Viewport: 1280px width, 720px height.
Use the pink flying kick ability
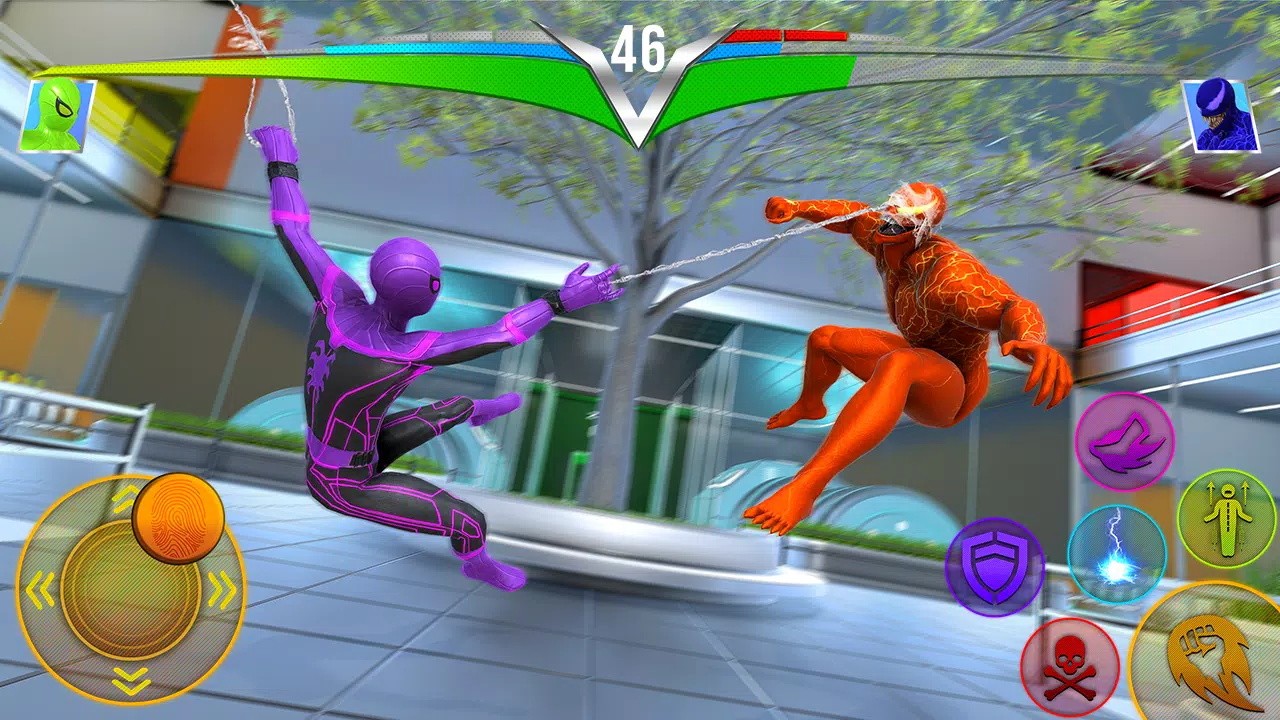tap(1124, 442)
